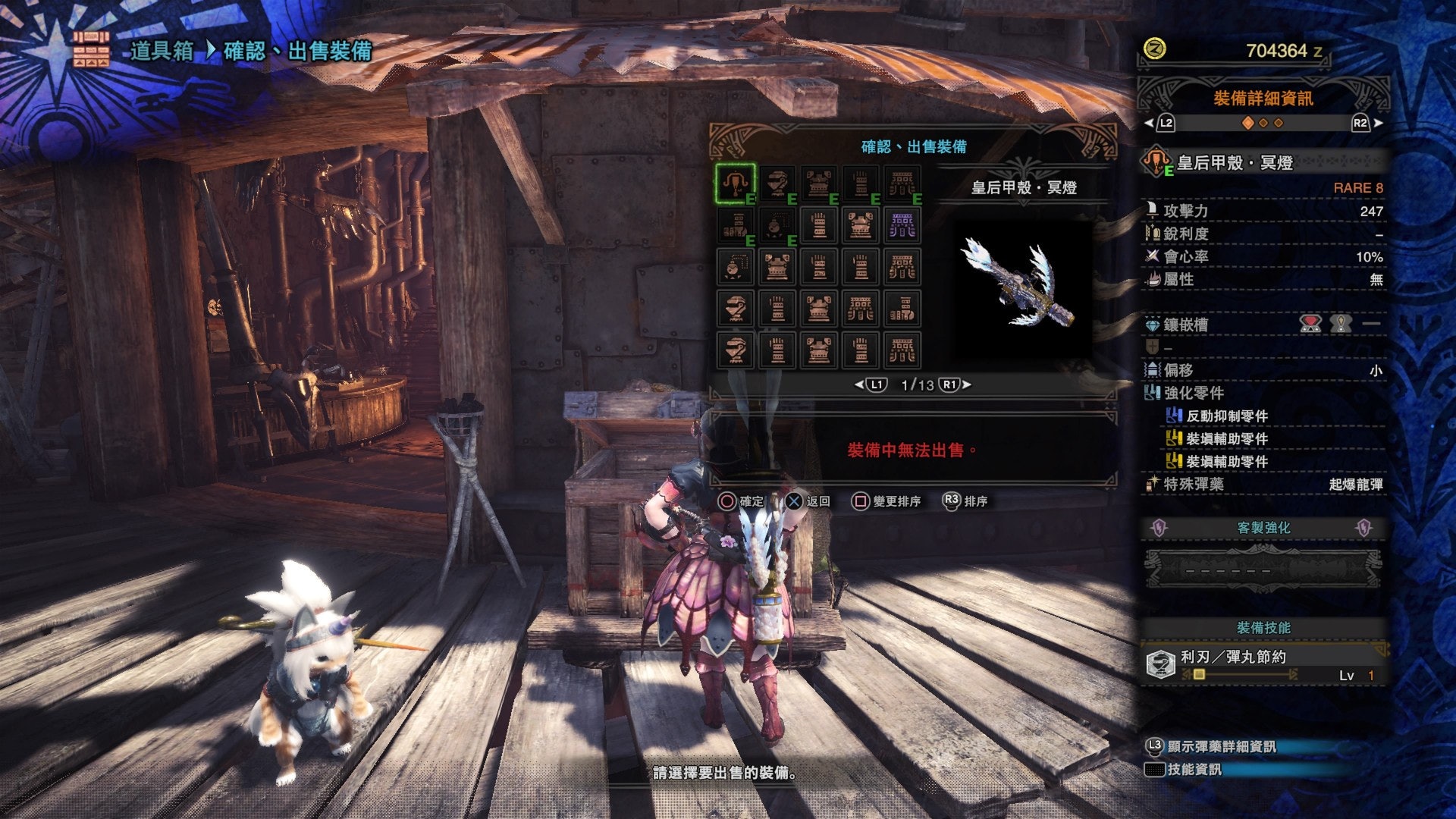Choose the equipped chest armor slot
The height and width of the screenshot is (819, 1456).
(818, 184)
